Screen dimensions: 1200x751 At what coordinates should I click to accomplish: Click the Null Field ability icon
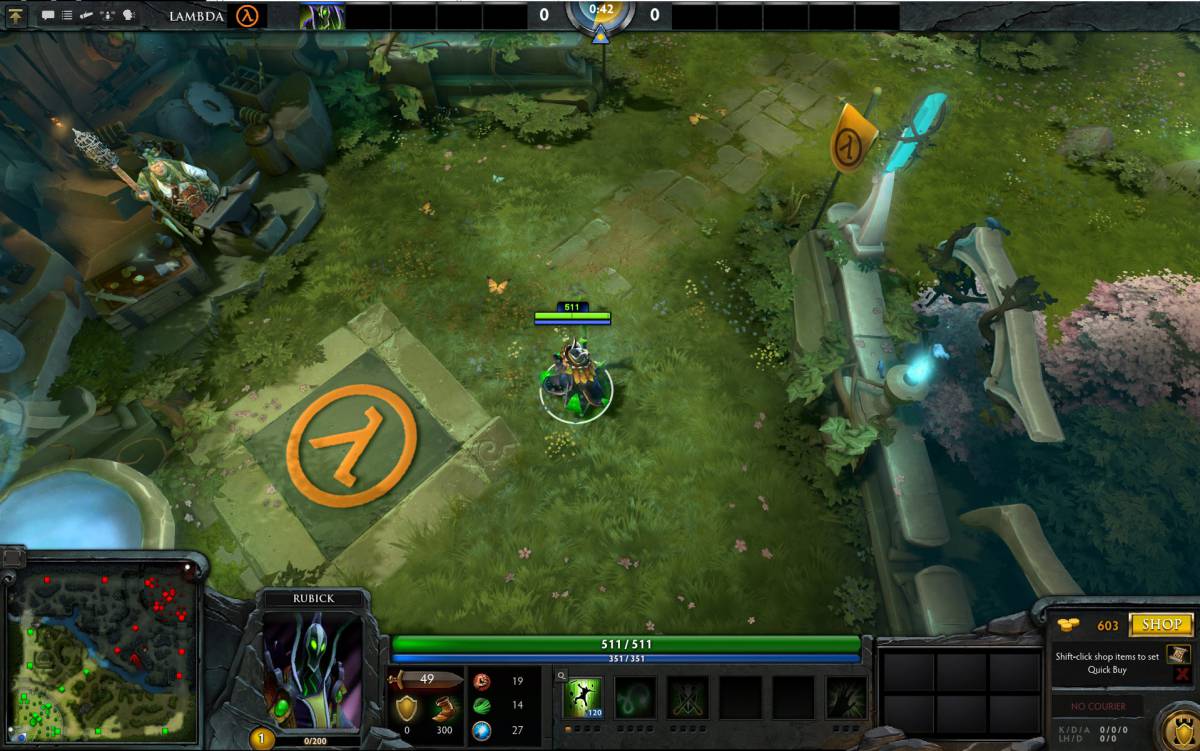click(x=688, y=697)
